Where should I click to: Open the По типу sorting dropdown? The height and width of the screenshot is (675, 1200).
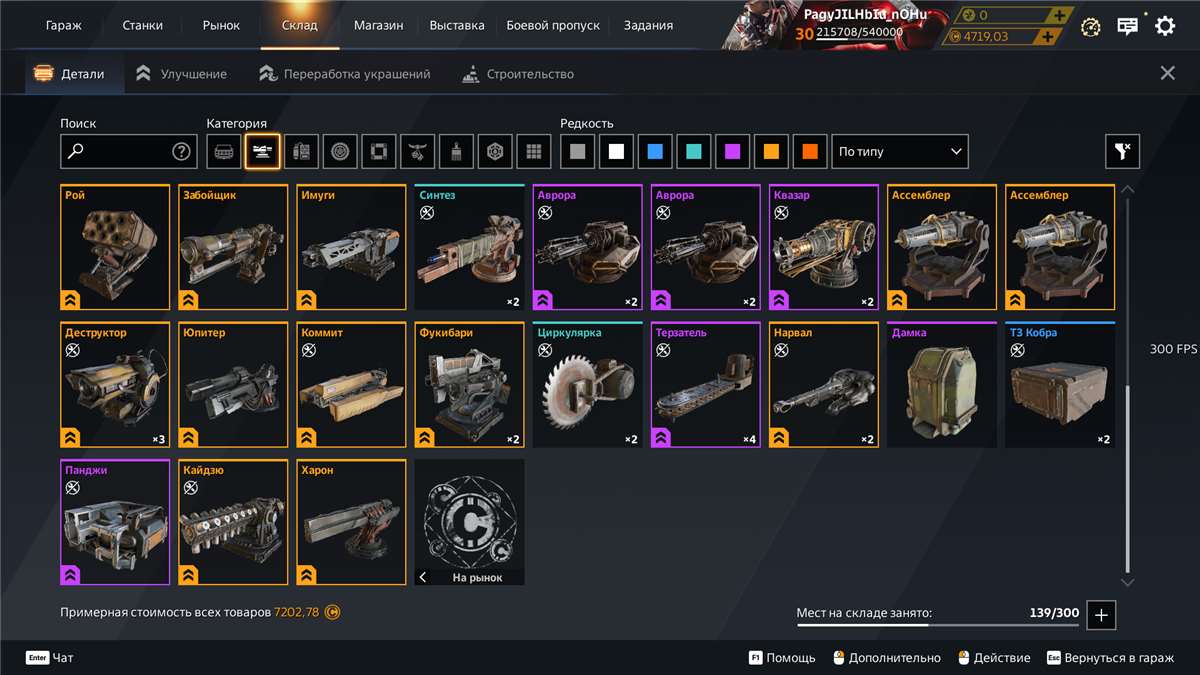point(900,152)
